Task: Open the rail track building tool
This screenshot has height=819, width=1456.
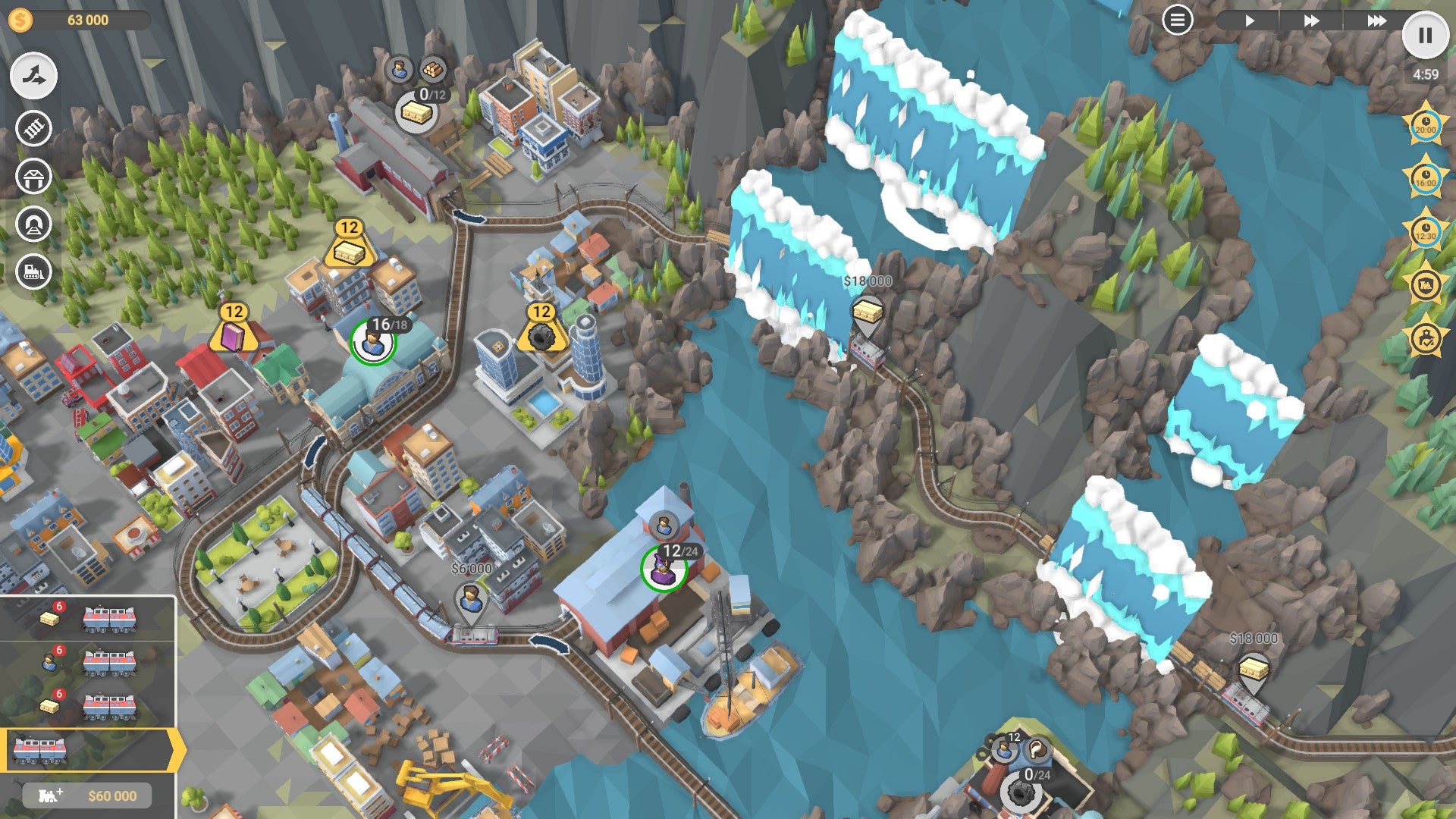Action: pyautogui.click(x=32, y=129)
